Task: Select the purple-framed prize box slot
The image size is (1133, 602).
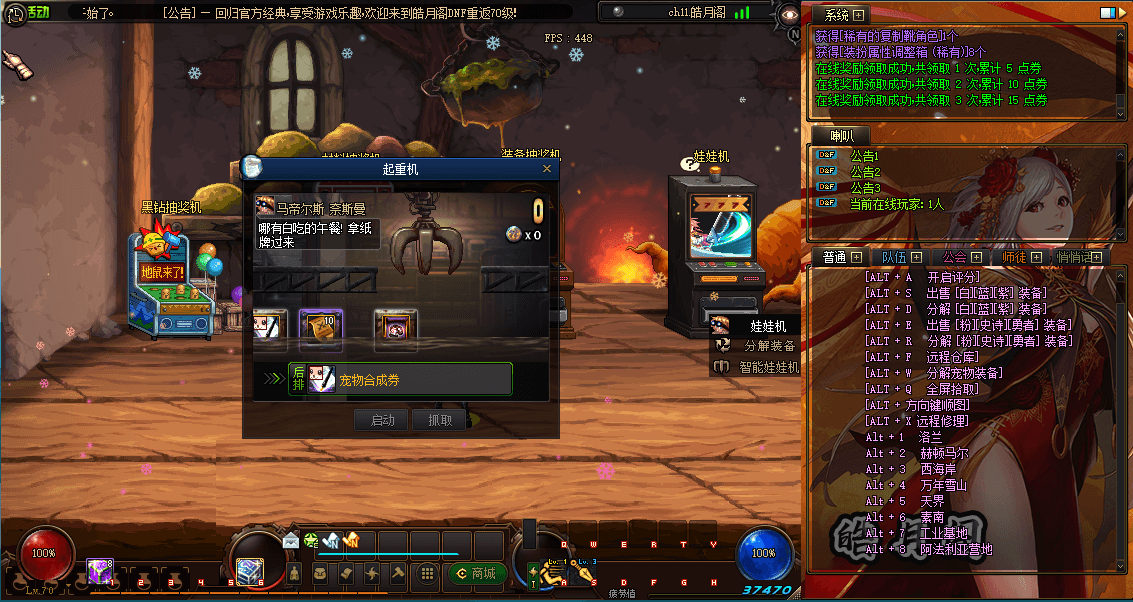Action: click(395, 326)
